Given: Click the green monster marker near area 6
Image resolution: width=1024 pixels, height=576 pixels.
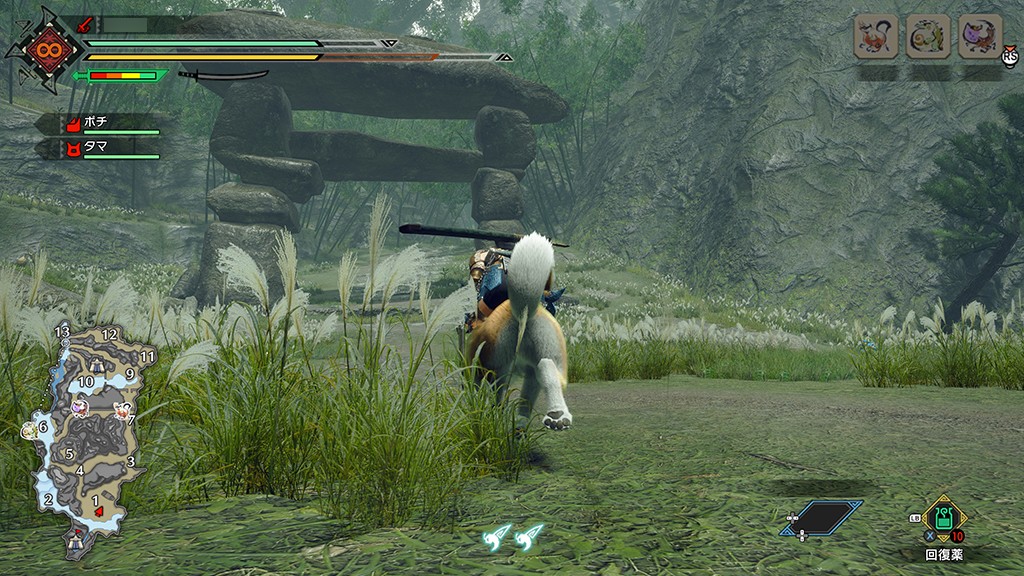Looking at the screenshot, I should pos(29,430).
